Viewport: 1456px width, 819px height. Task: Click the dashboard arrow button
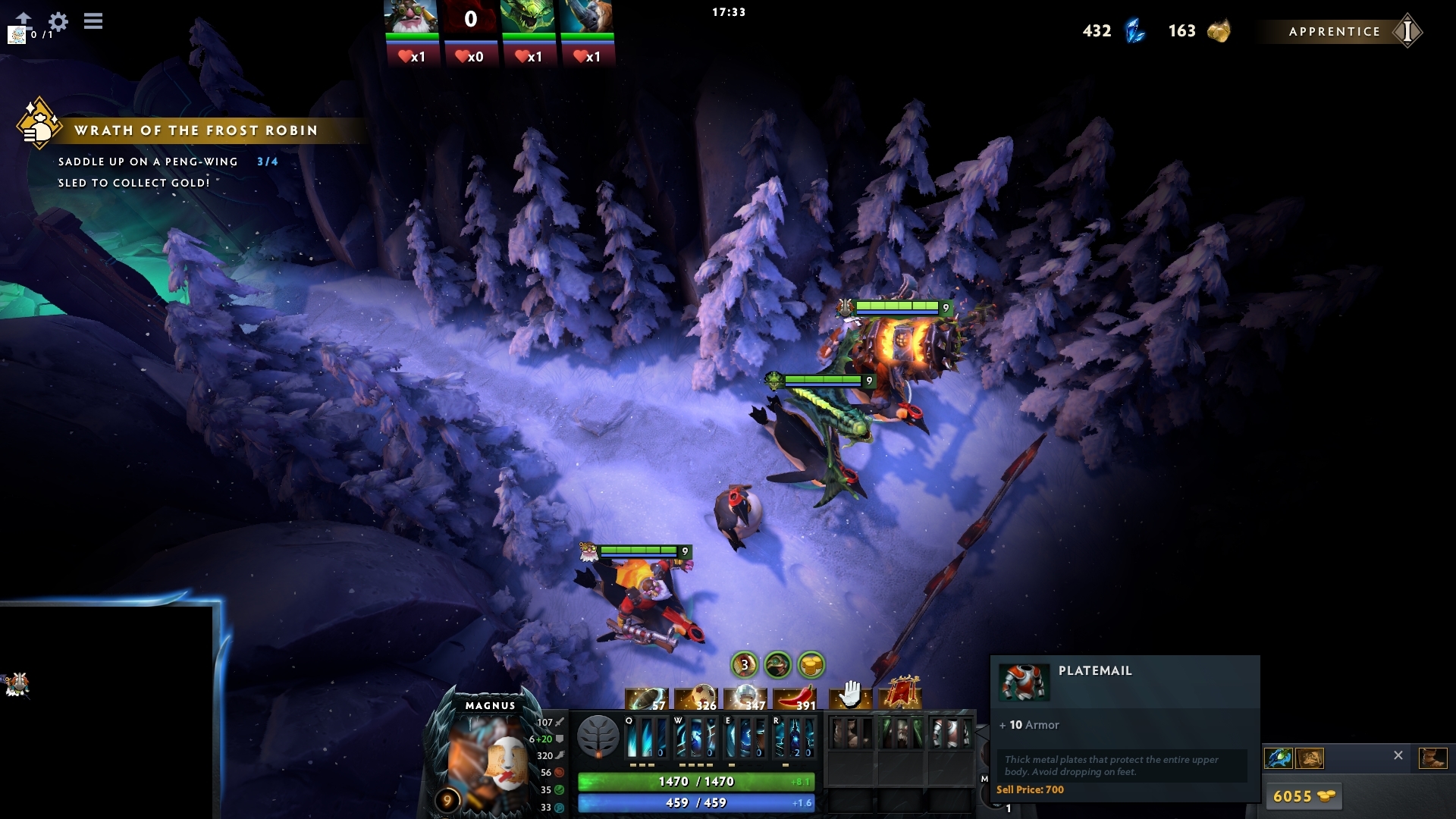point(24,18)
